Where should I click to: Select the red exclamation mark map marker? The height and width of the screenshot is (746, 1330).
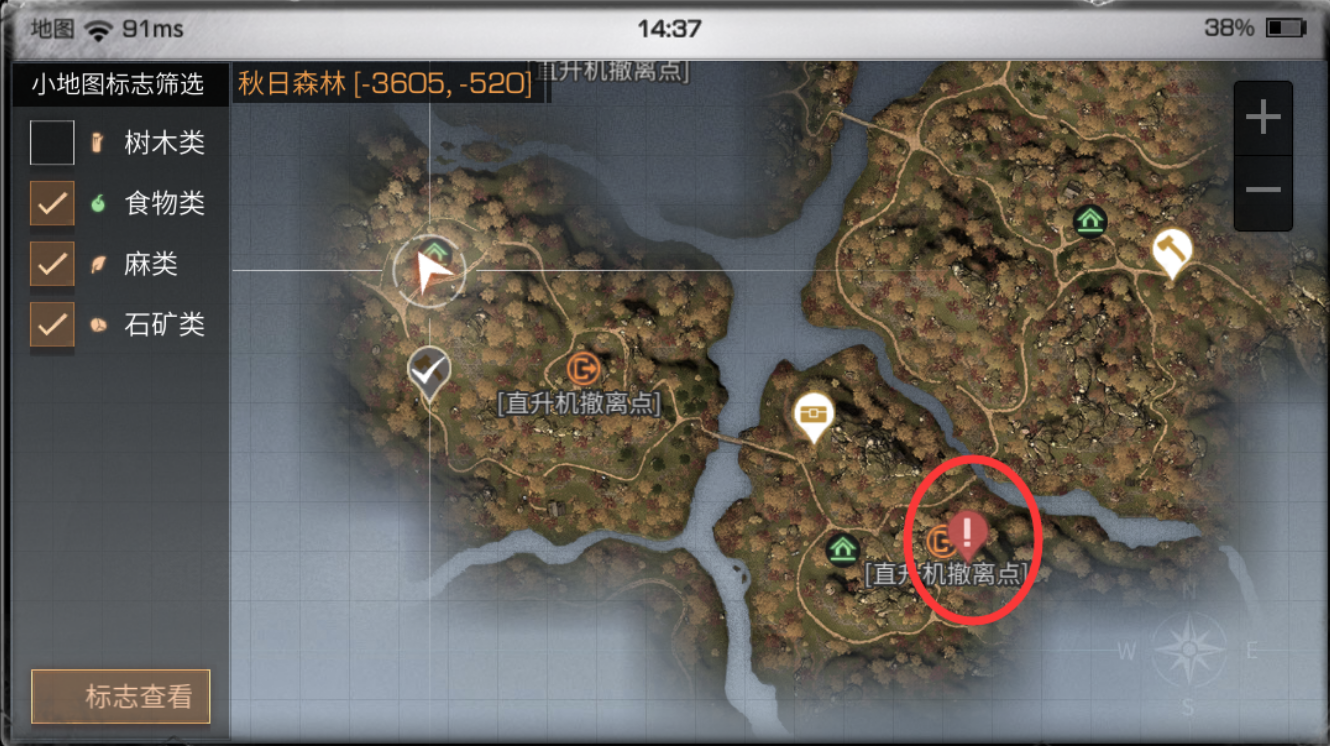coord(967,532)
